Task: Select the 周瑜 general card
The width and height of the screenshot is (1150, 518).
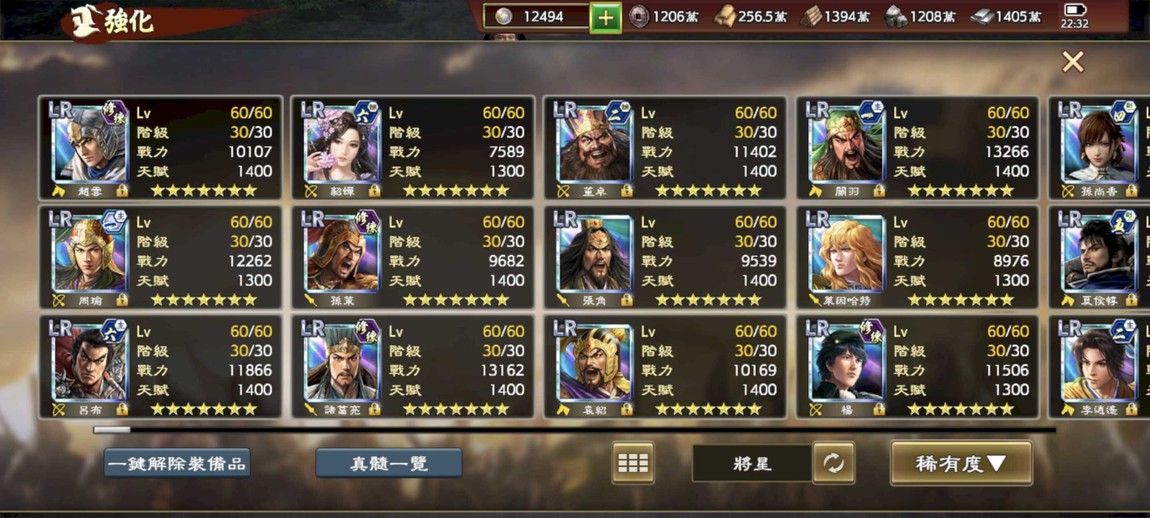Action: click(x=160, y=257)
